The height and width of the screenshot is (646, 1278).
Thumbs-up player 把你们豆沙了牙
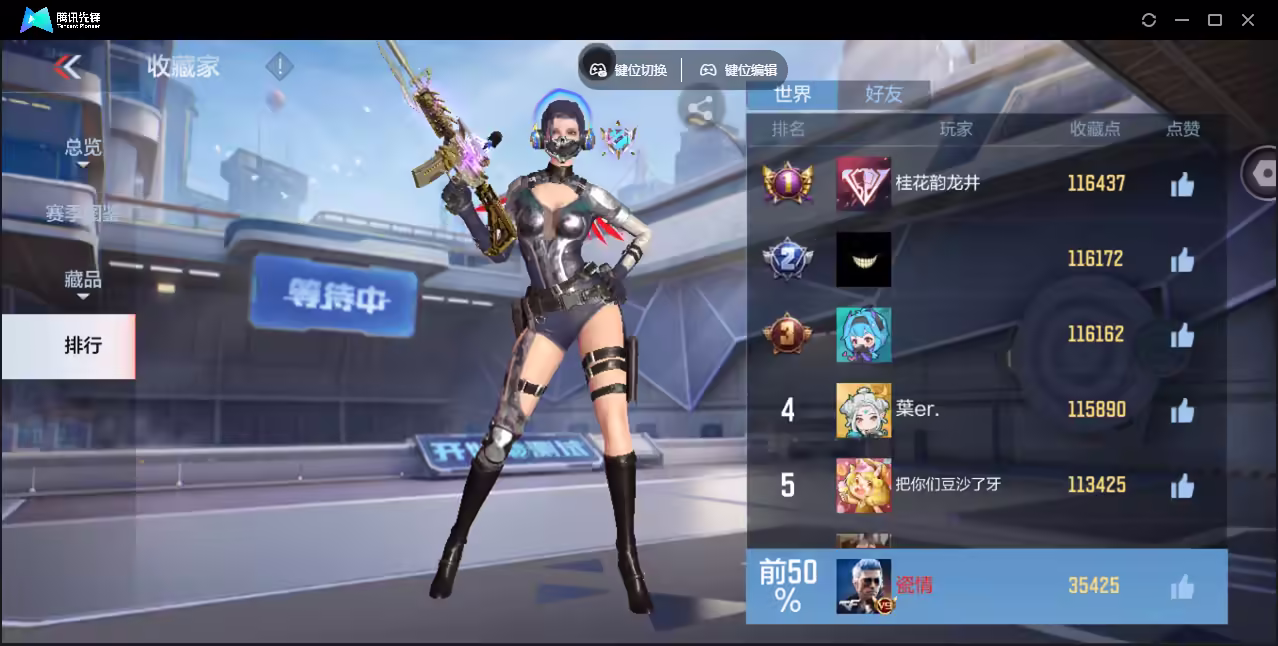pyautogui.click(x=1182, y=486)
